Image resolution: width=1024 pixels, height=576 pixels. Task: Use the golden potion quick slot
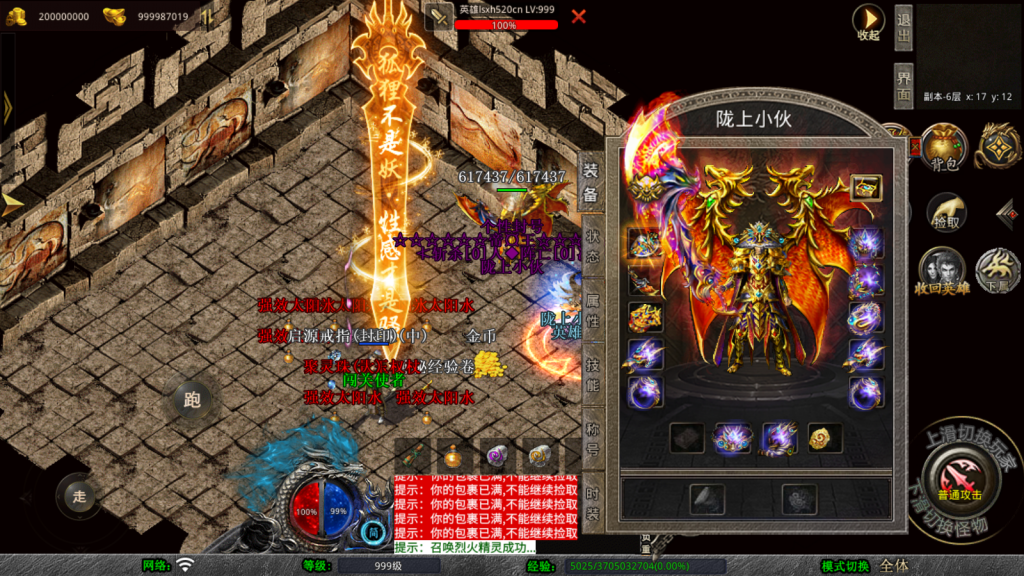[453, 456]
